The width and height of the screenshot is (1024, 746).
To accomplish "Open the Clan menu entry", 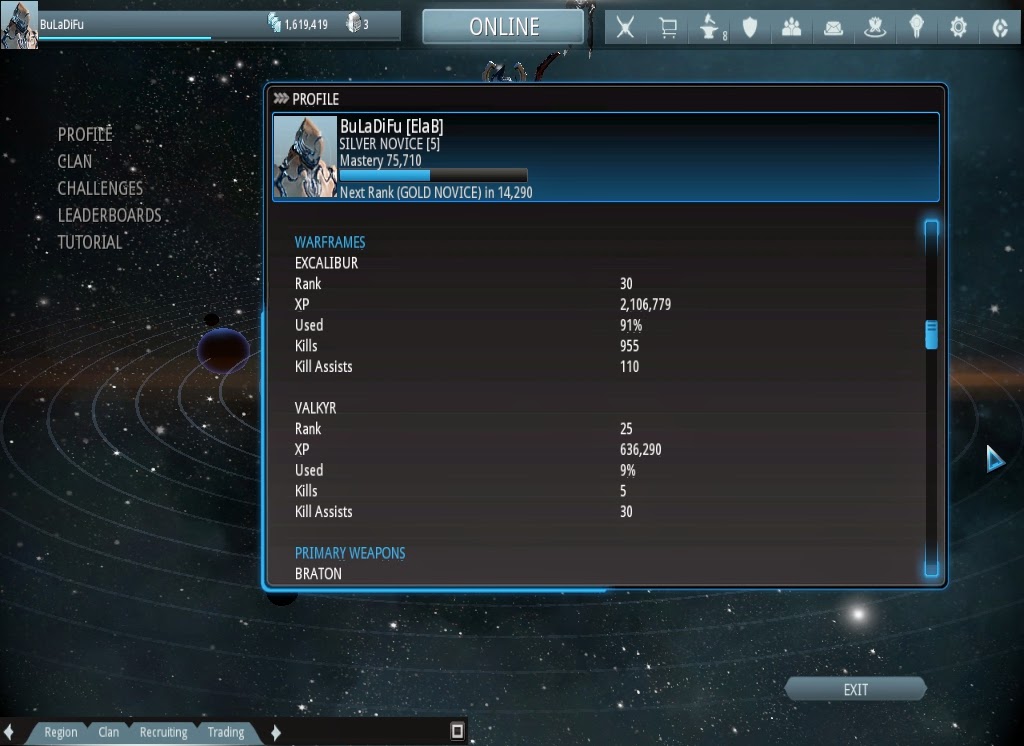I will [x=75, y=161].
